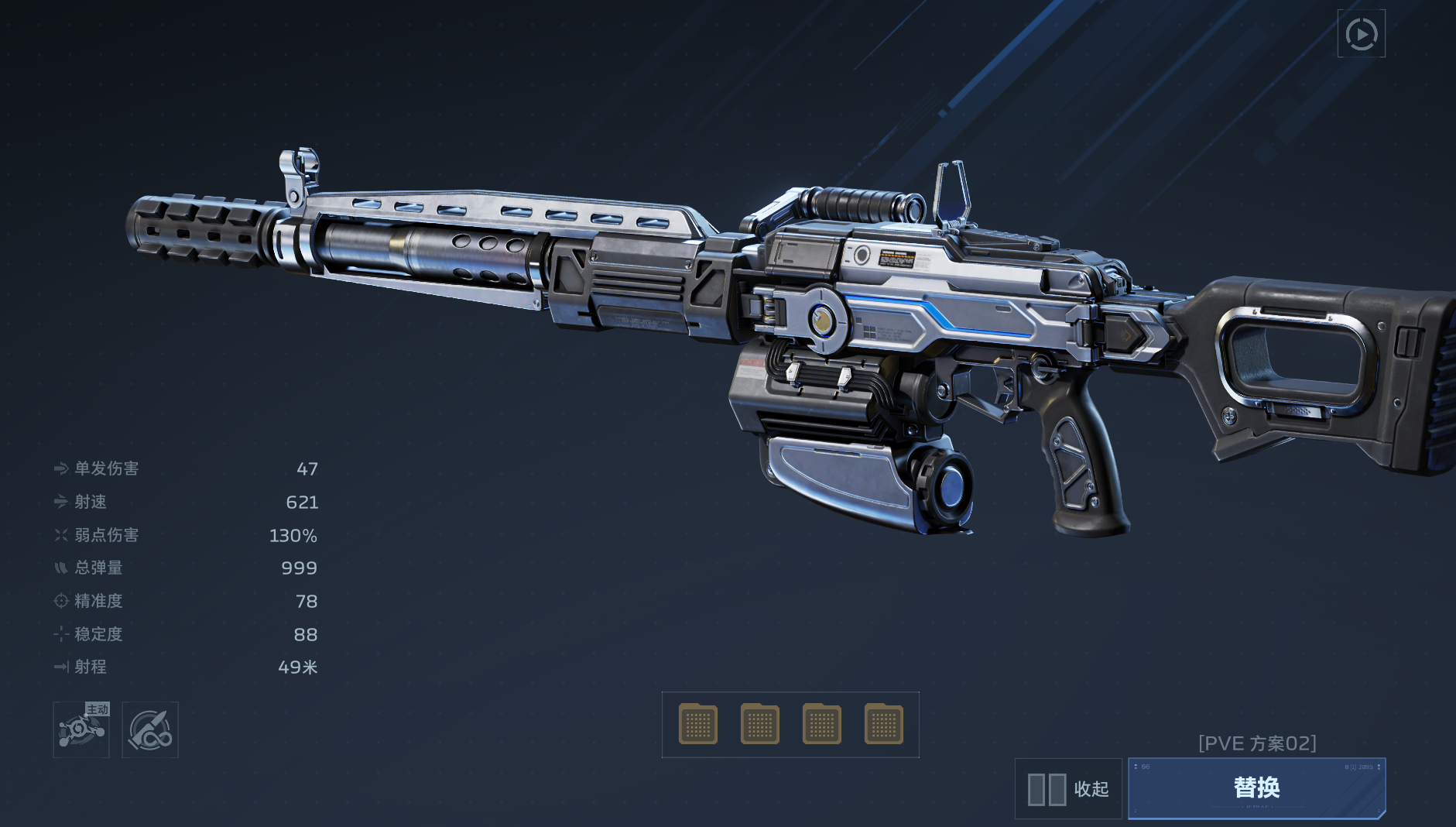Collapse the panel with 收起 button
This screenshot has width=1456, height=827.
point(1068,789)
